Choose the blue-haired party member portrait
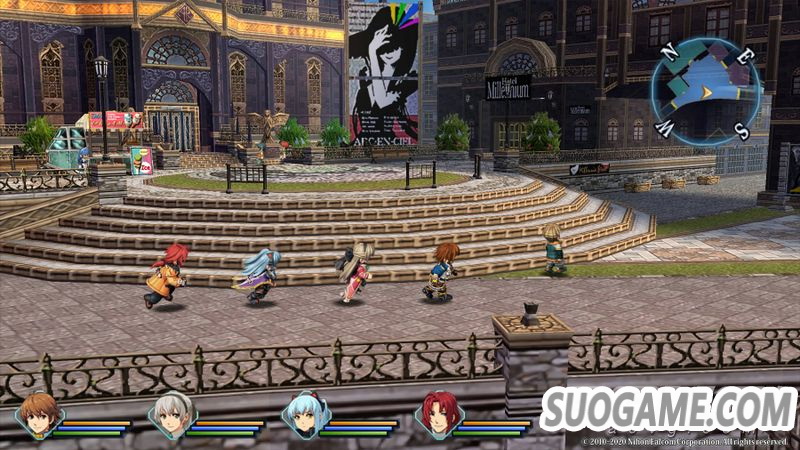 [305, 415]
